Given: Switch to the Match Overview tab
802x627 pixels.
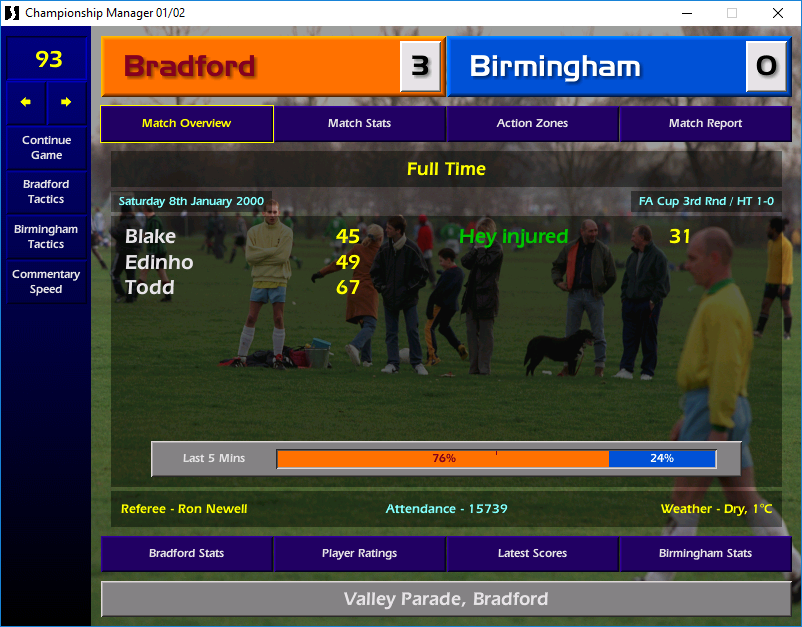Looking at the screenshot, I should [x=187, y=124].
